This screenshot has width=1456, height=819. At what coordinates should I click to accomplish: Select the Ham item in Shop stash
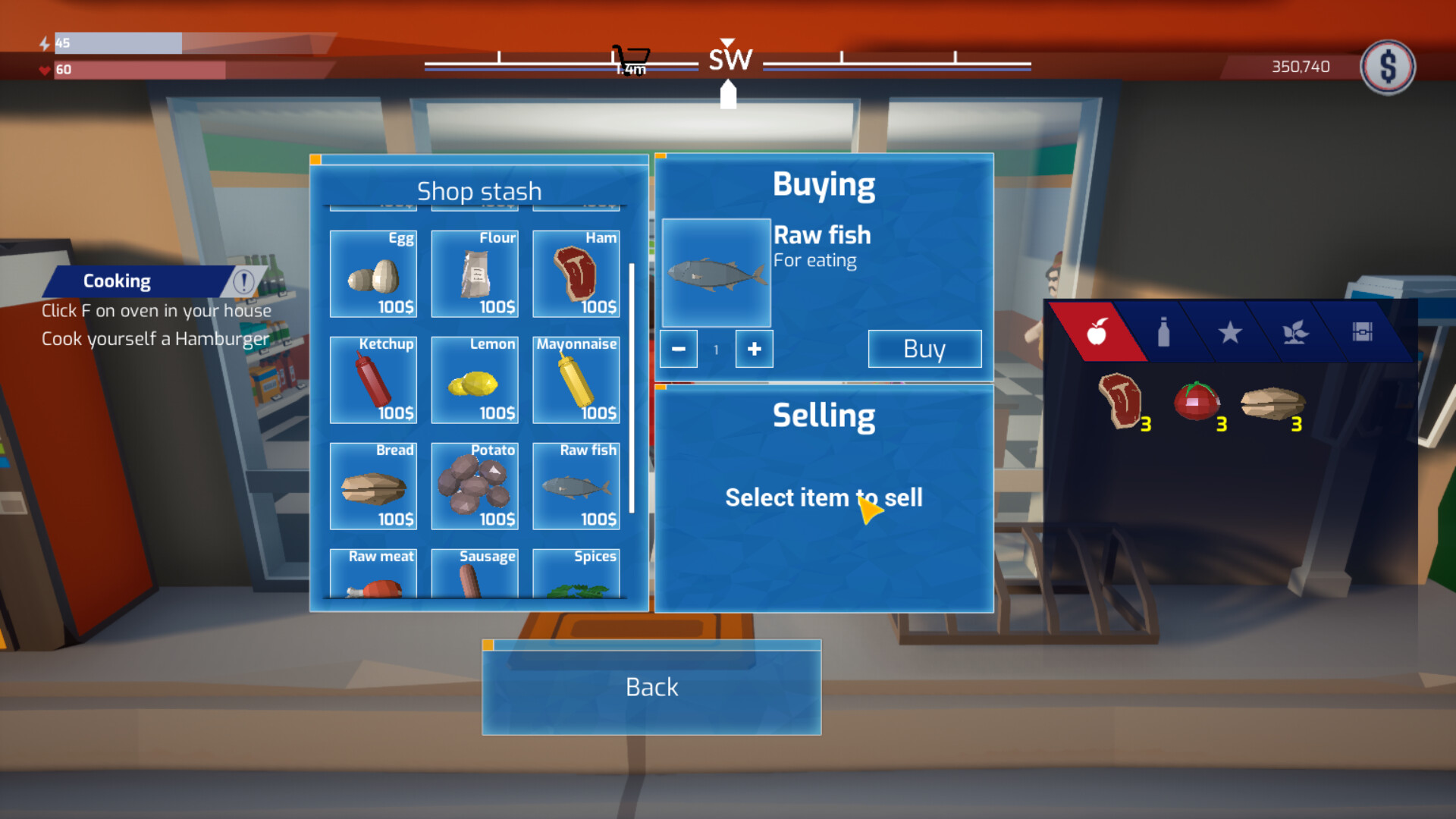click(x=576, y=275)
